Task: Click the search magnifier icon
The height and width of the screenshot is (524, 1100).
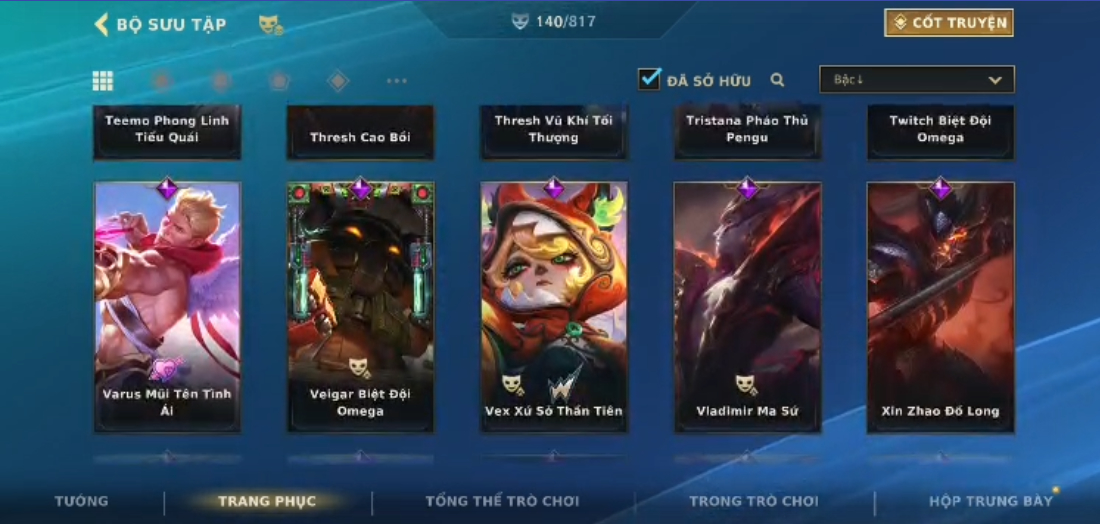Action: (x=777, y=80)
